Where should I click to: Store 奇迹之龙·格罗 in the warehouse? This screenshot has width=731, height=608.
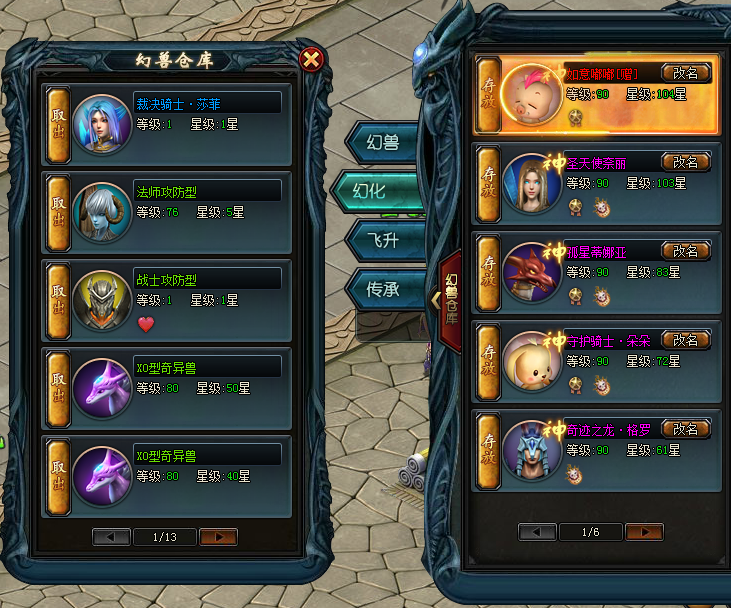[x=488, y=449]
